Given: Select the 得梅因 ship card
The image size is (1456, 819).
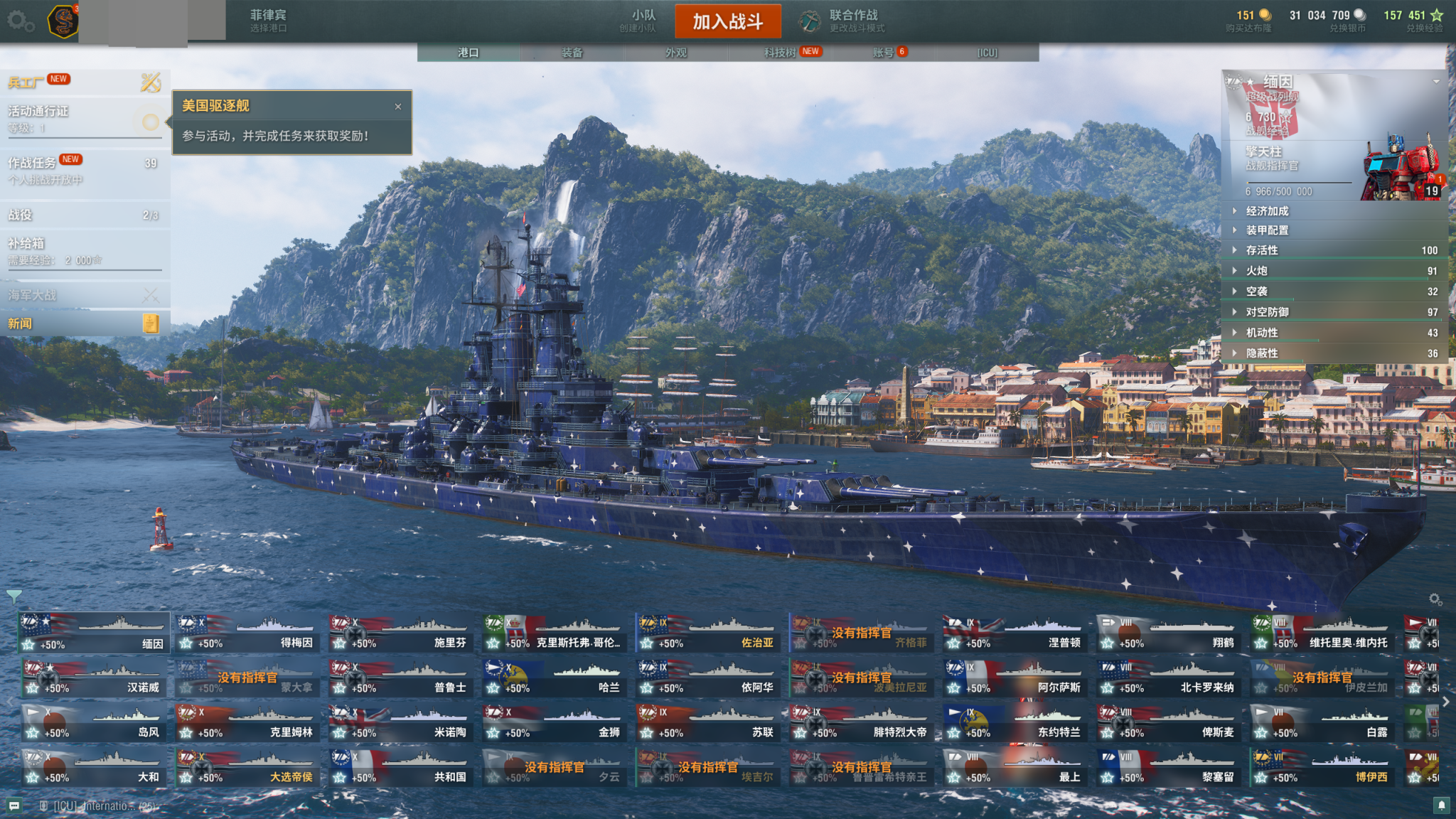Looking at the screenshot, I should pyautogui.click(x=247, y=633).
